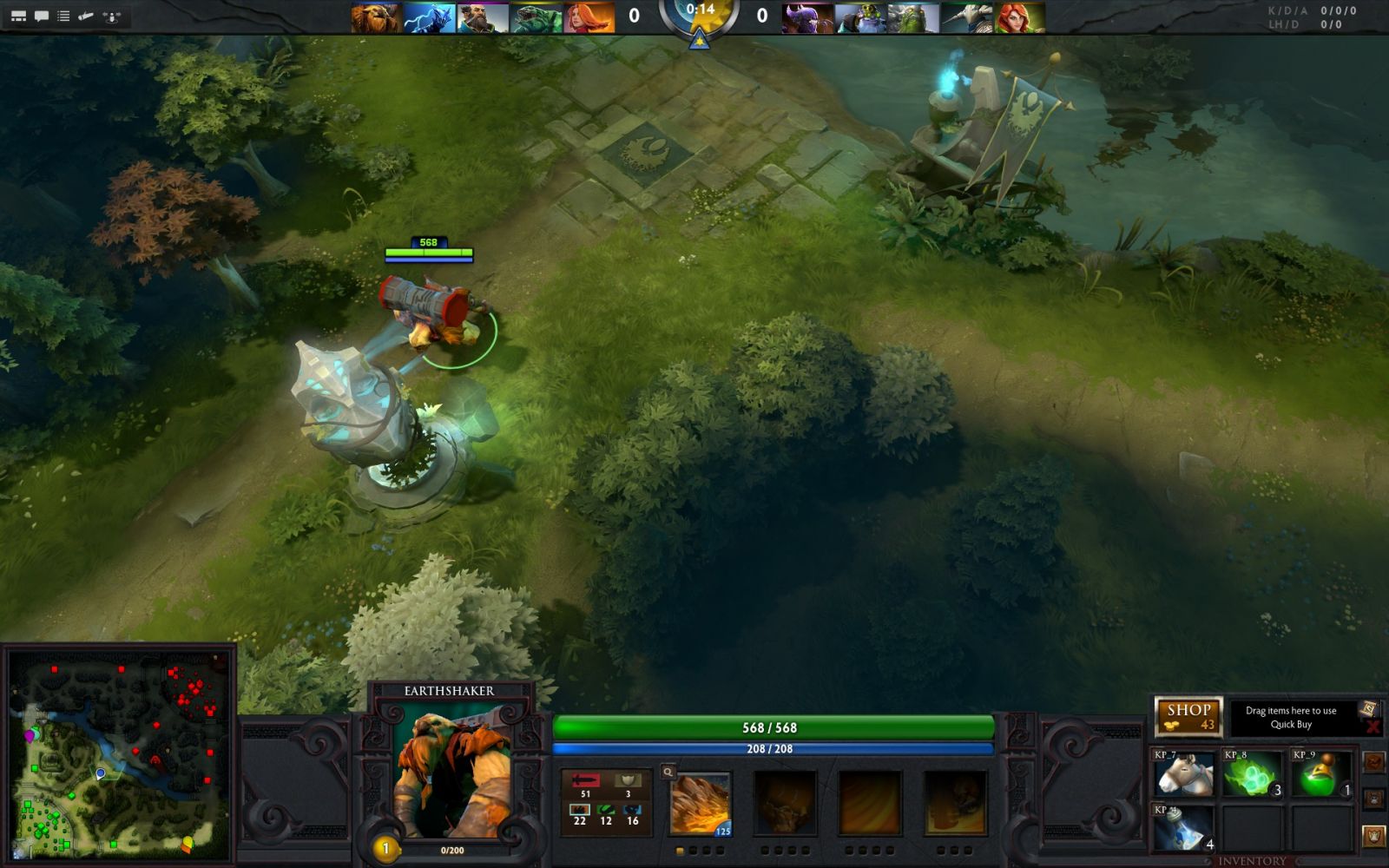Use the Clarity potion slot
1389x868 pixels.
tap(1183, 827)
